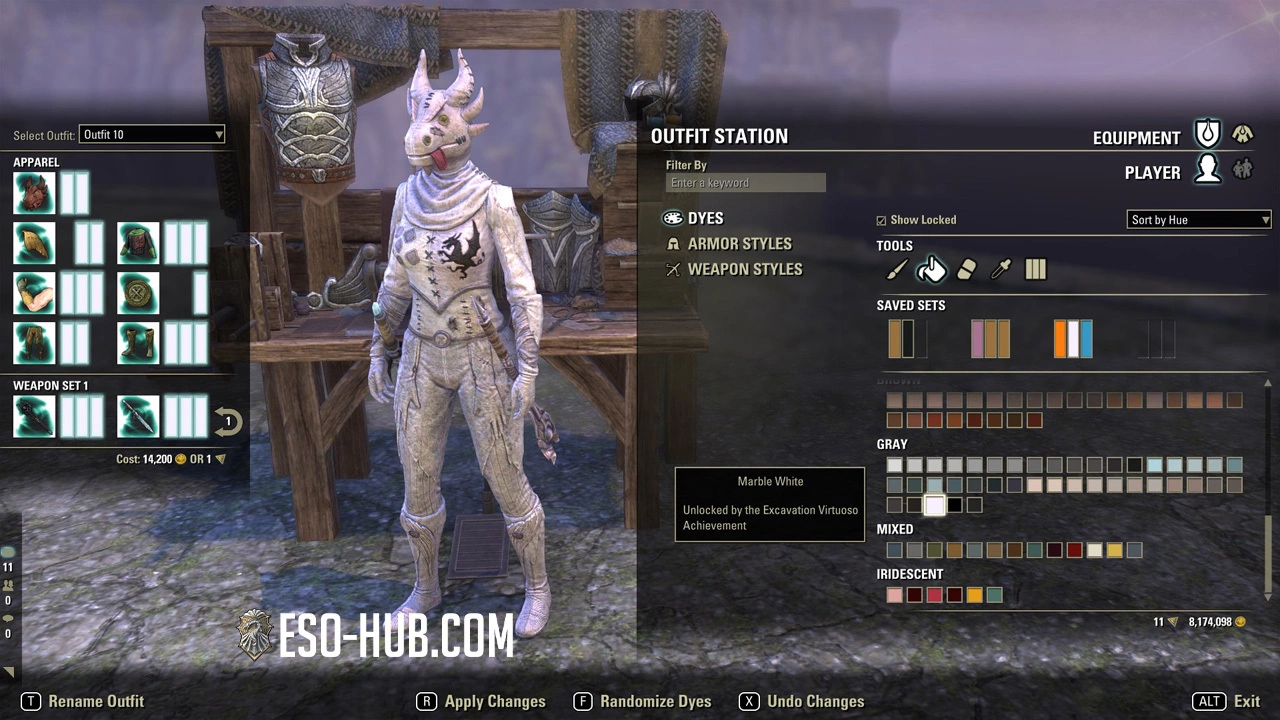This screenshot has height=720, width=1280.
Task: Select the head apparel slot
Action: (x=34, y=193)
